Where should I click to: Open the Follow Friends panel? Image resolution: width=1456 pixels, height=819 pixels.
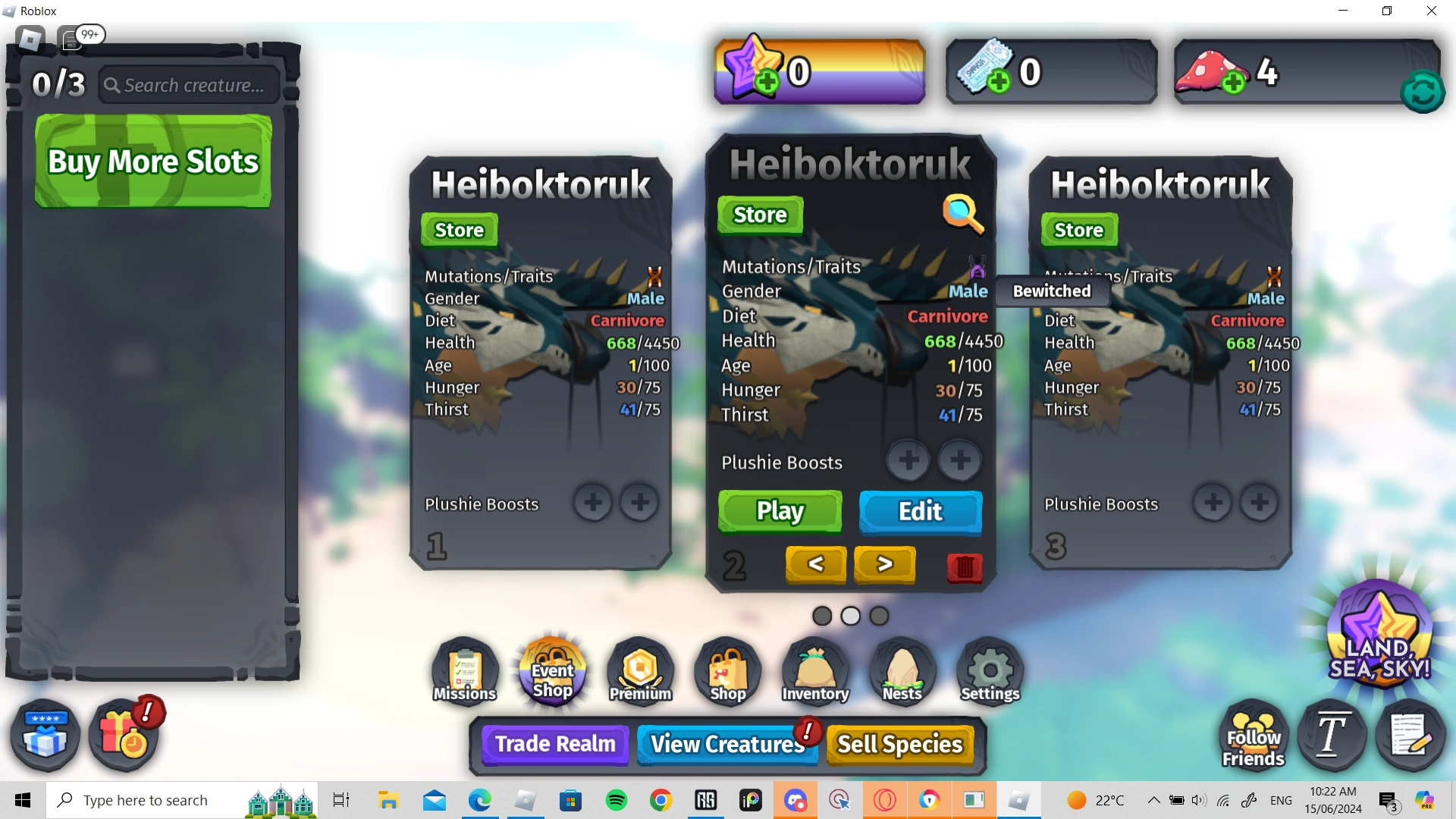1252,734
